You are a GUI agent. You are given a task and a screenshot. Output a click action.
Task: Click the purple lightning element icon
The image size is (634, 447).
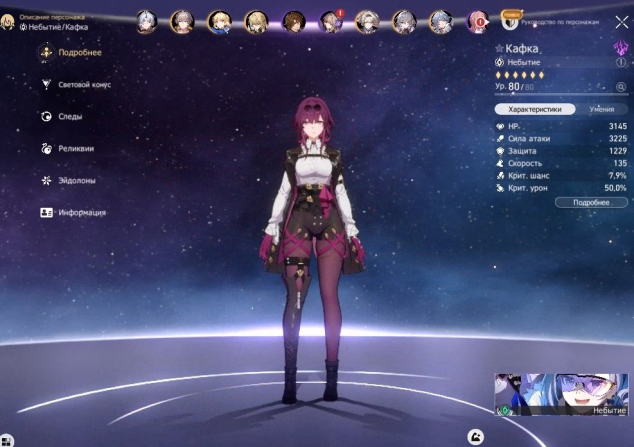(619, 47)
